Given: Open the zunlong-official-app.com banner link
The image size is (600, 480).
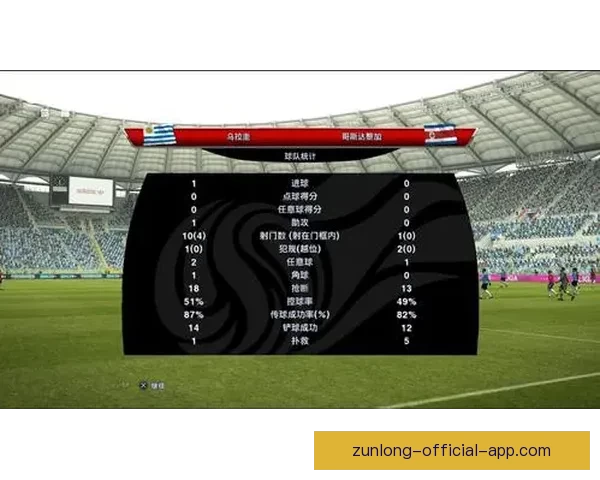Looking at the screenshot, I should 451,451.
